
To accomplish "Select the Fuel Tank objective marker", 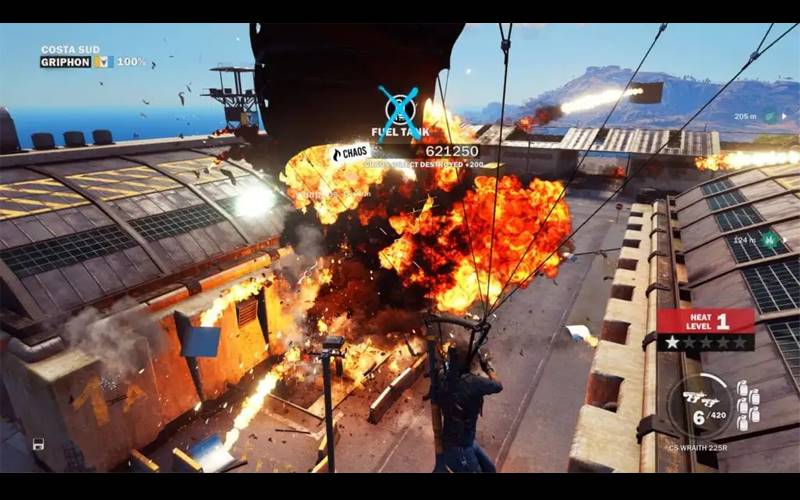I will (398, 105).
